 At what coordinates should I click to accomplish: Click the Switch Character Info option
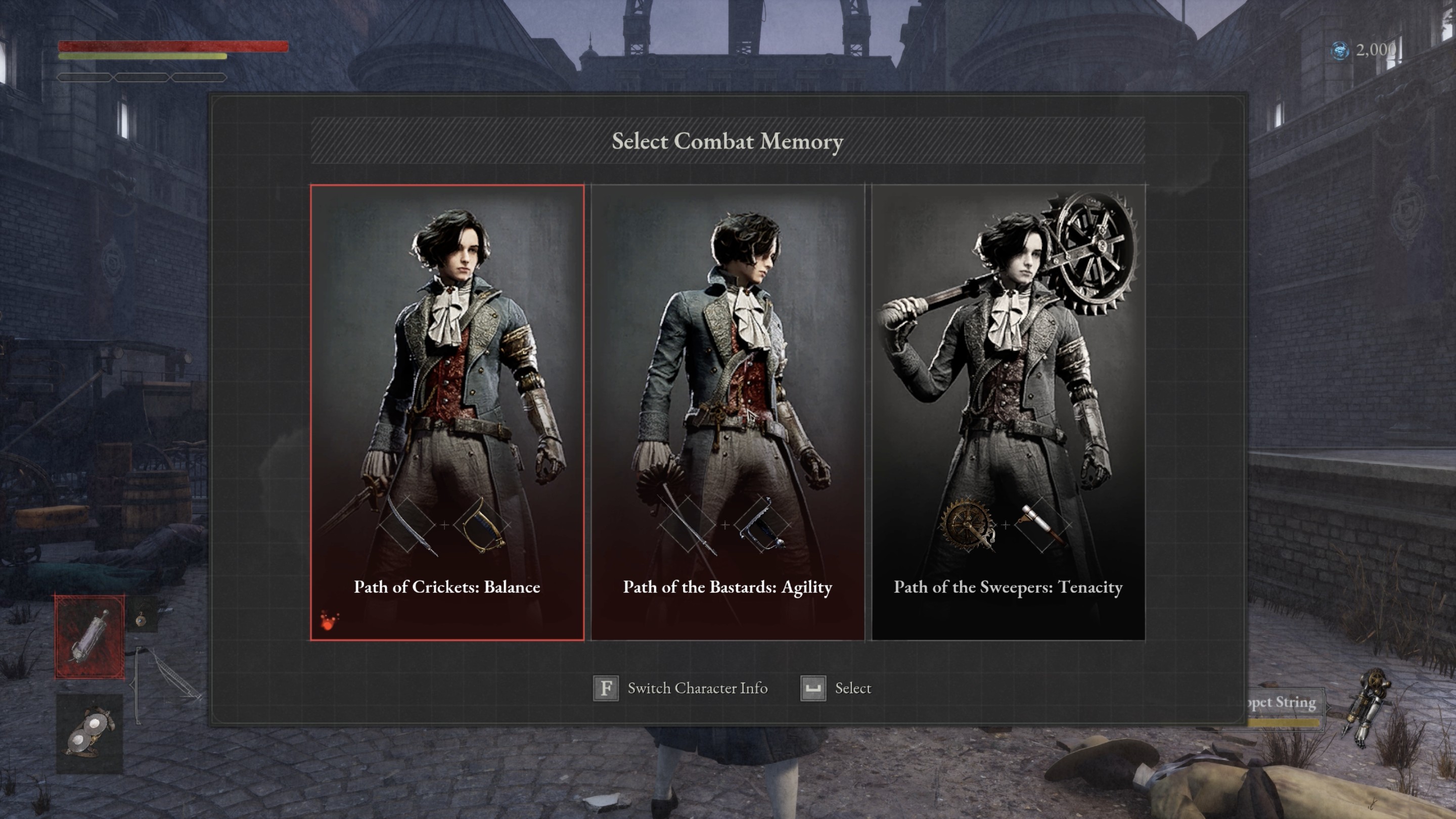[x=681, y=689]
